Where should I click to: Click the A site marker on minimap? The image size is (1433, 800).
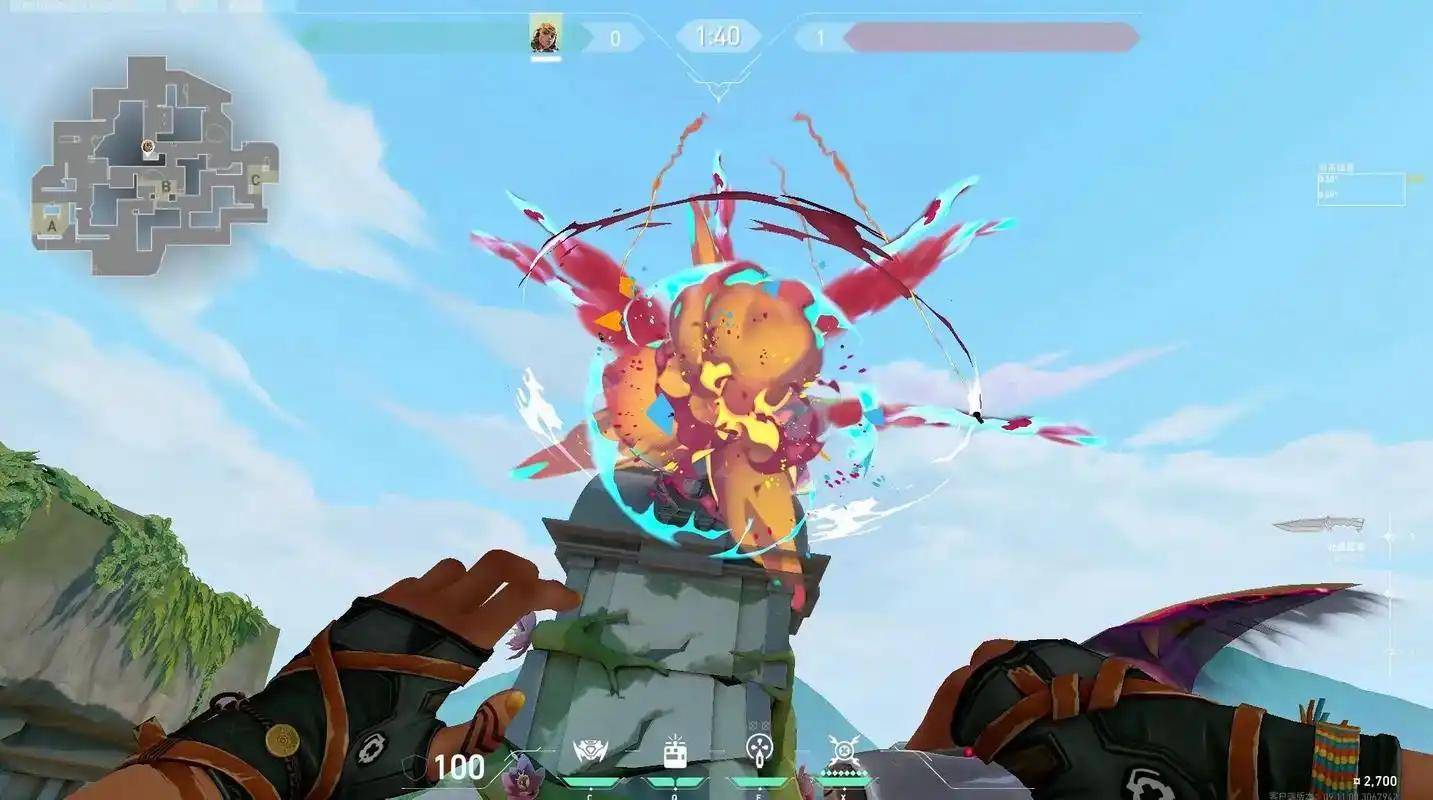51,227
